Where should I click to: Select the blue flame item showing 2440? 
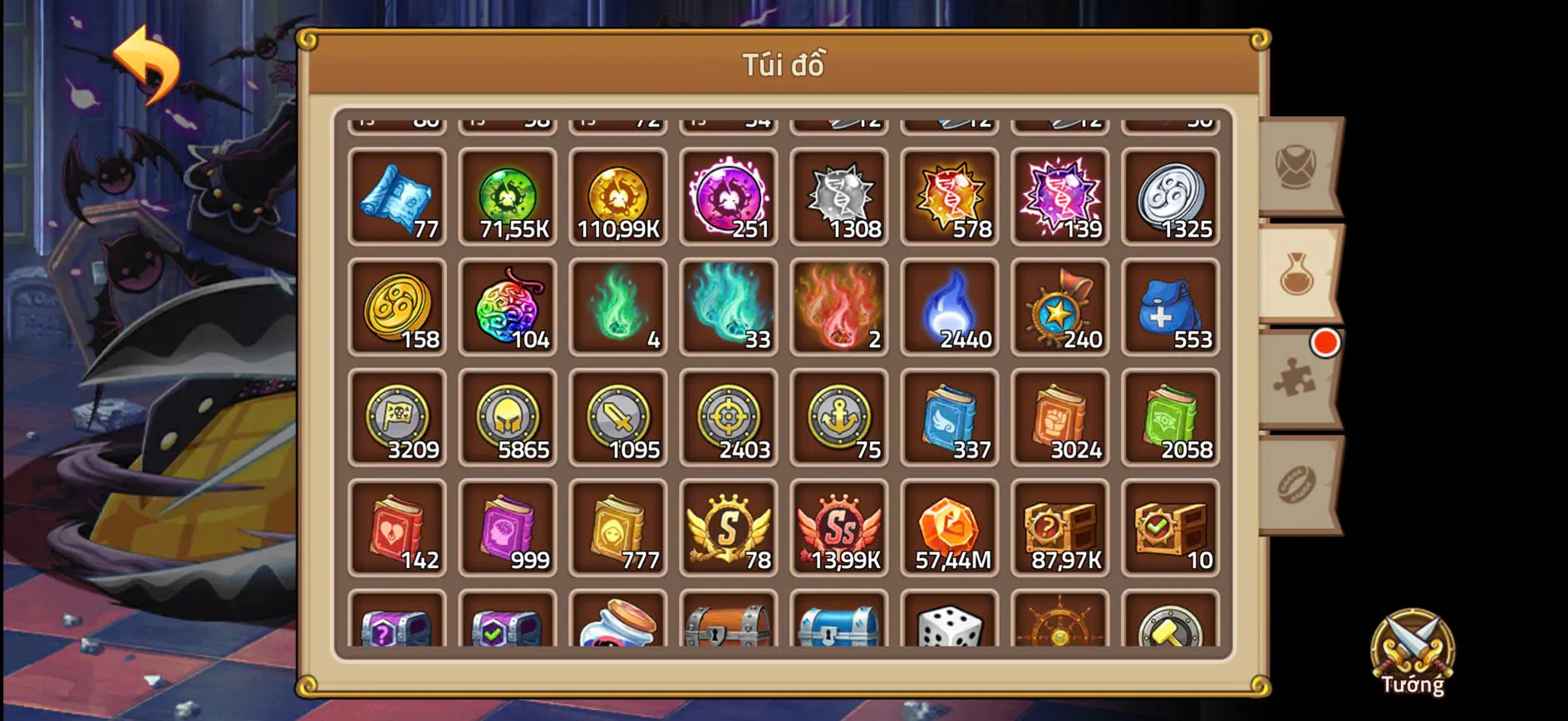pos(950,309)
